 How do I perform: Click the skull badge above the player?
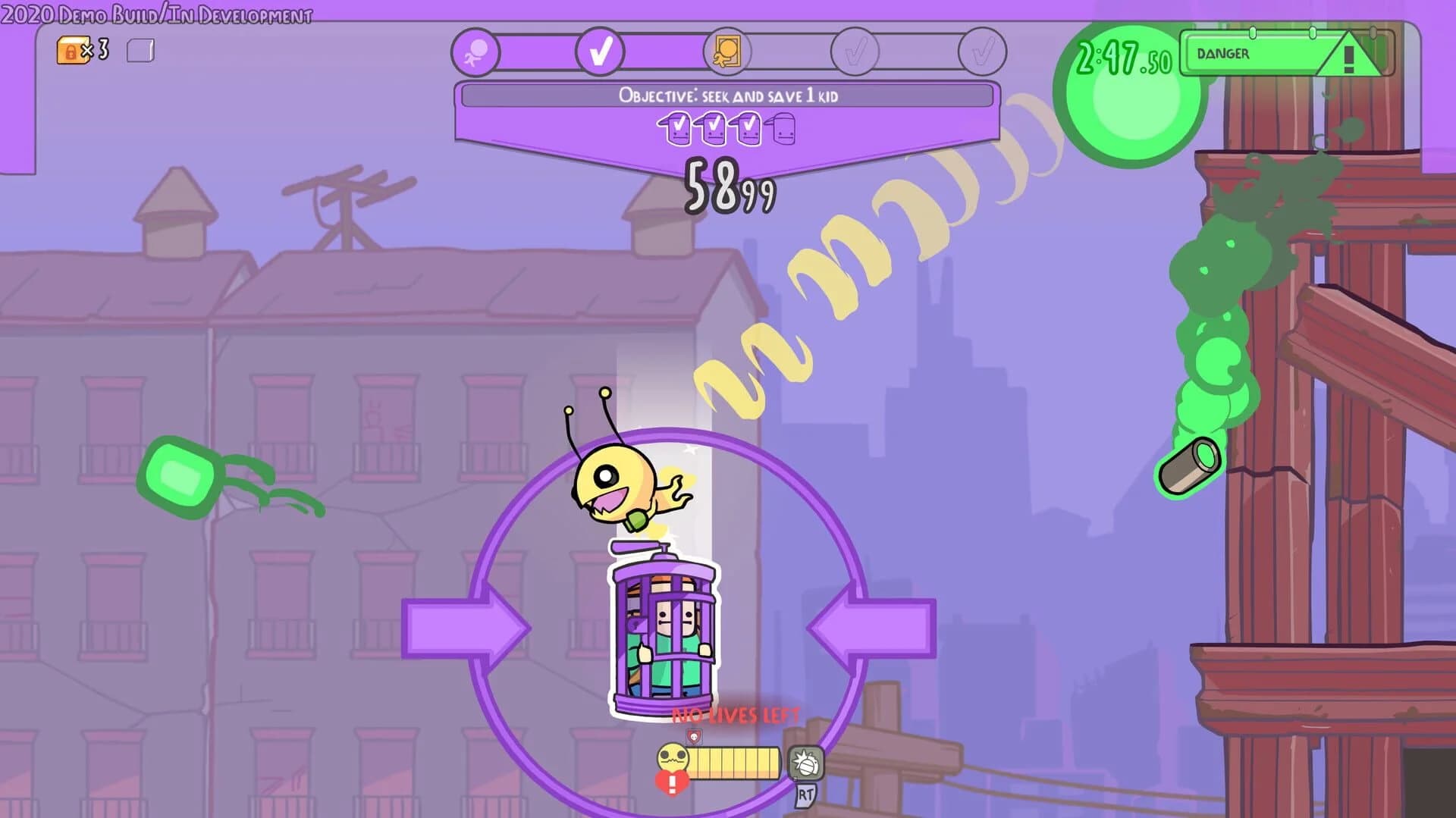point(693,736)
